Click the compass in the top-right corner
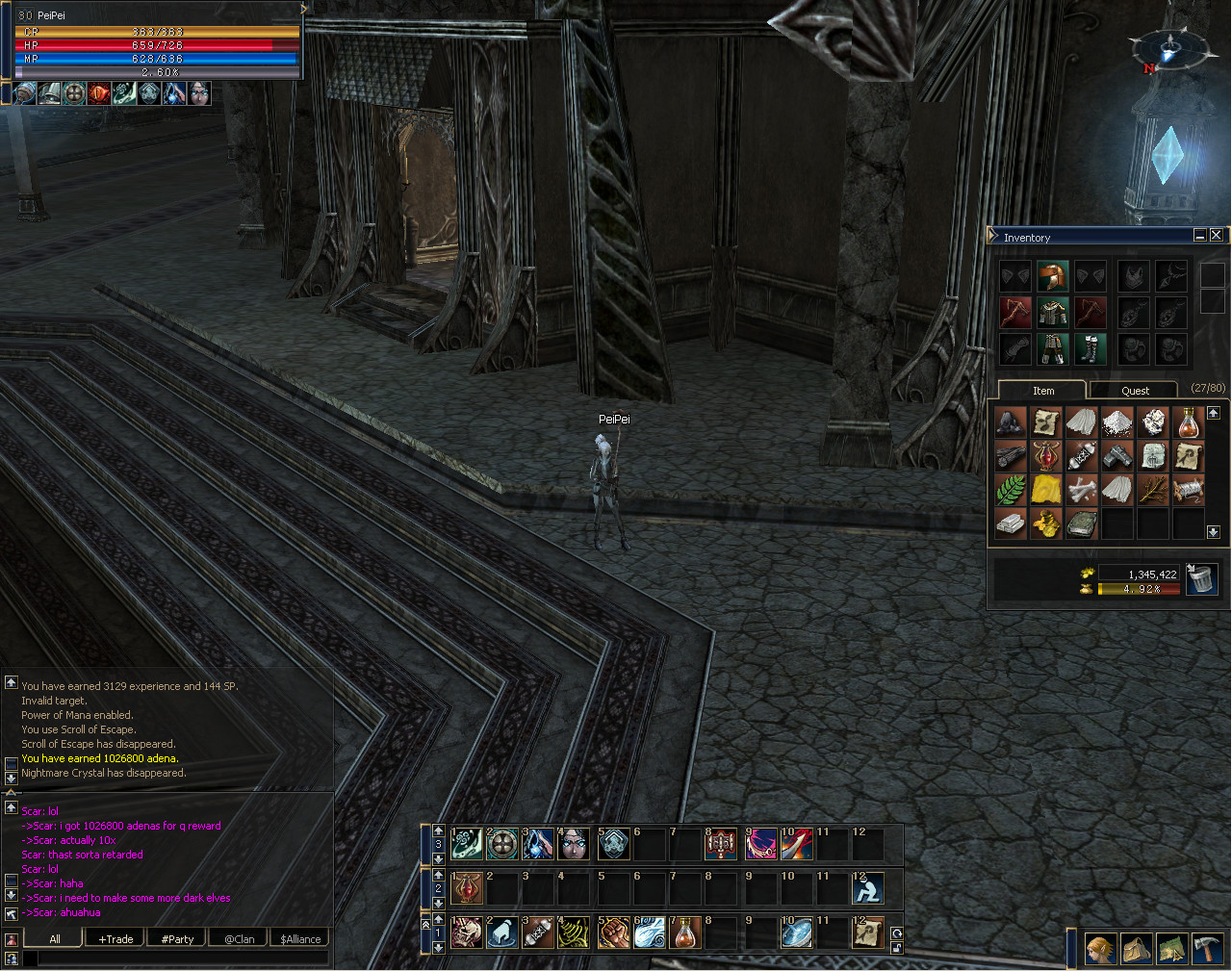The width and height of the screenshot is (1232, 971). coord(1168,48)
